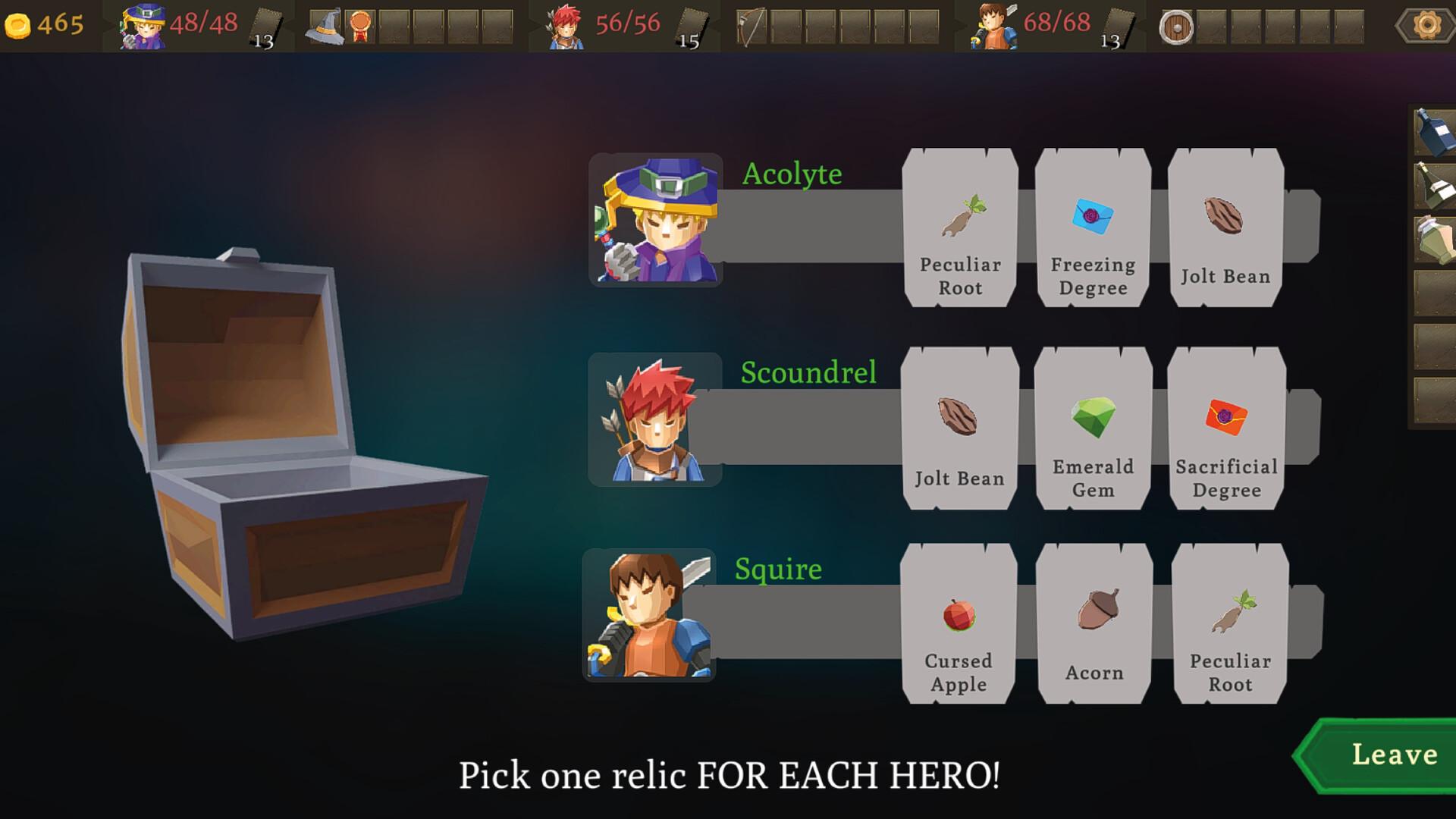Viewport: 1456px width, 819px height.
Task: Select the Emerald Gem for the Scoundrel
Action: click(1091, 428)
